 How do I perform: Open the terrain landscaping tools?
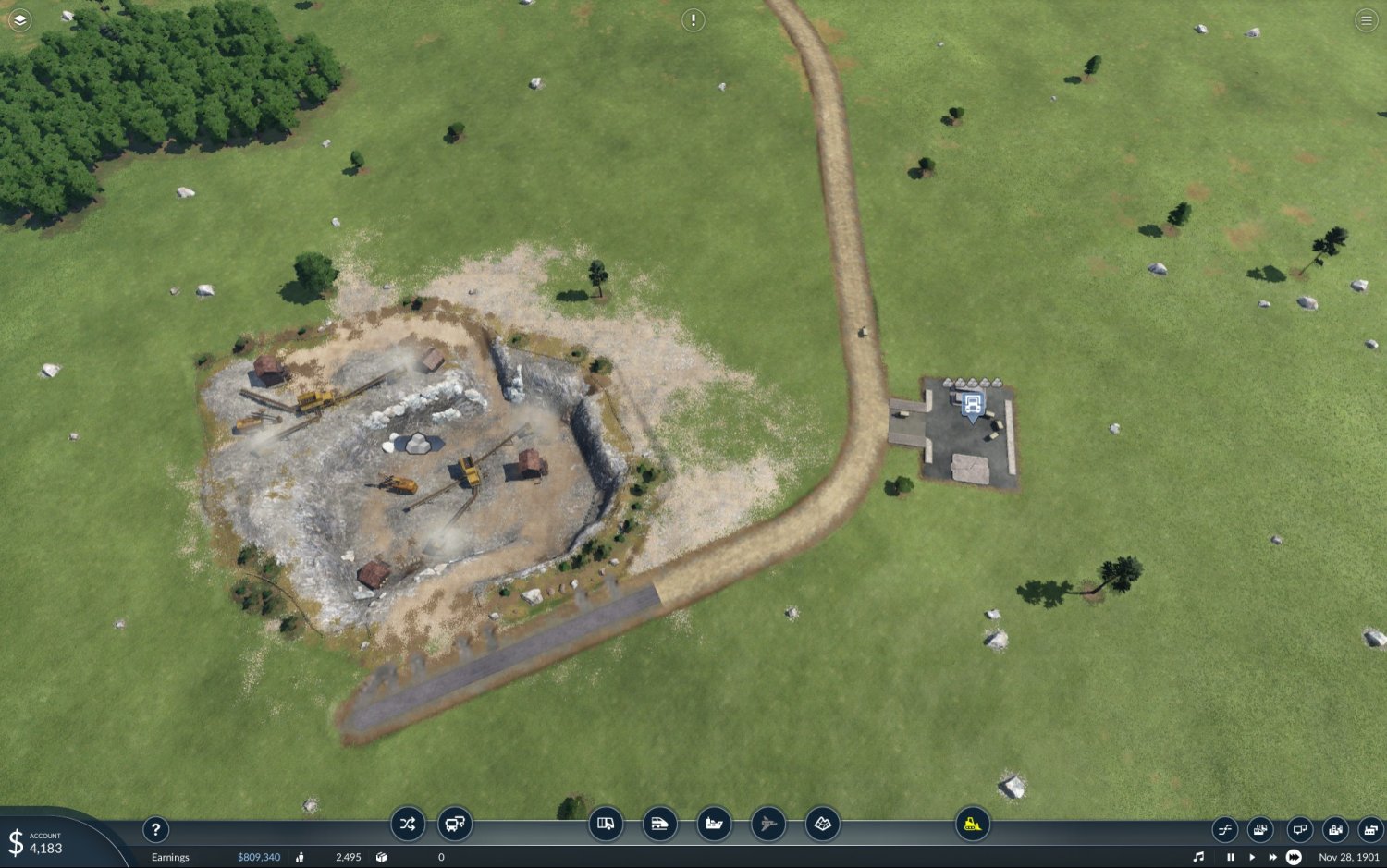(x=822, y=824)
